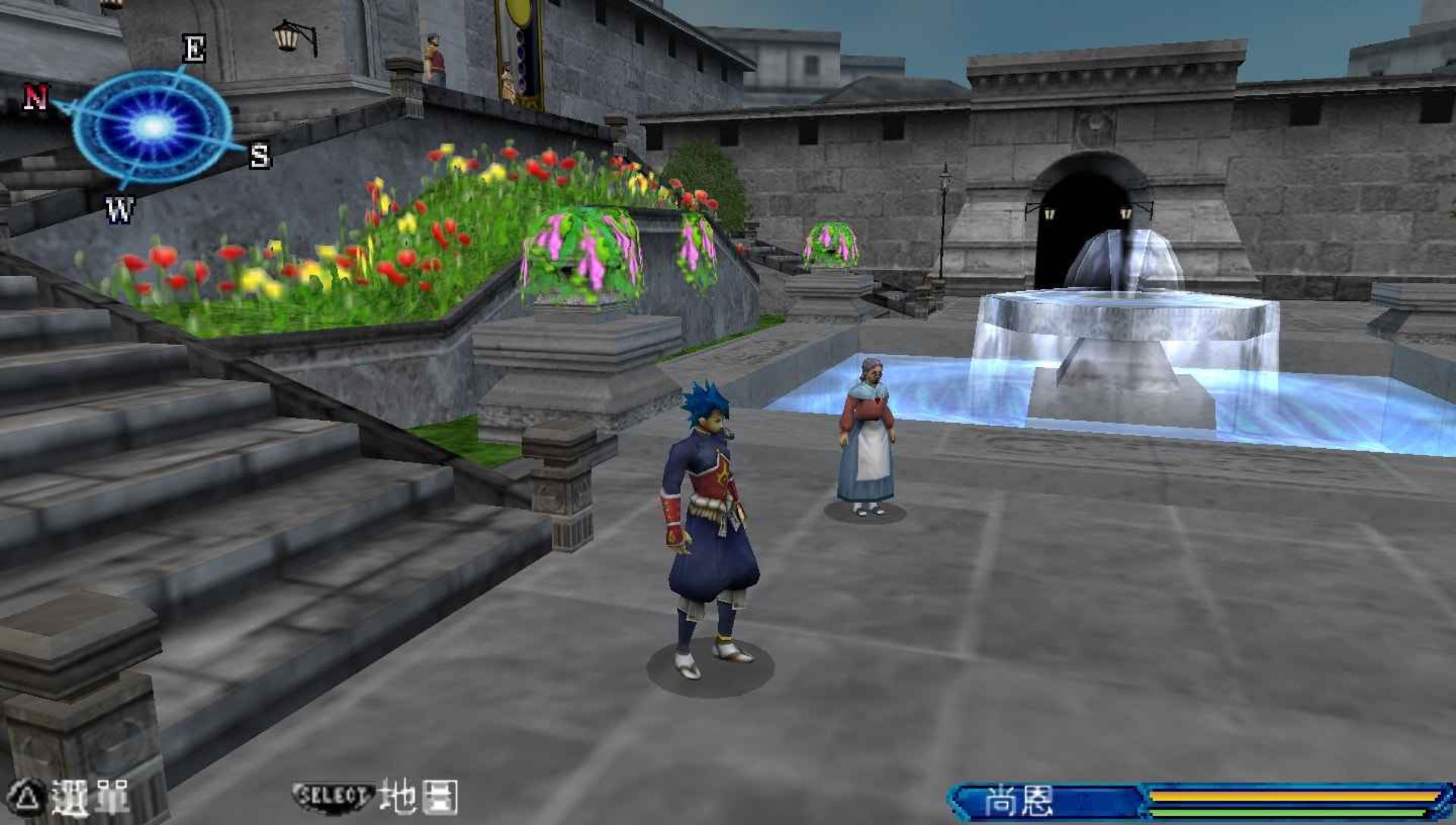Open the 地圖 map label
This screenshot has height=825, width=1456.
(418, 797)
